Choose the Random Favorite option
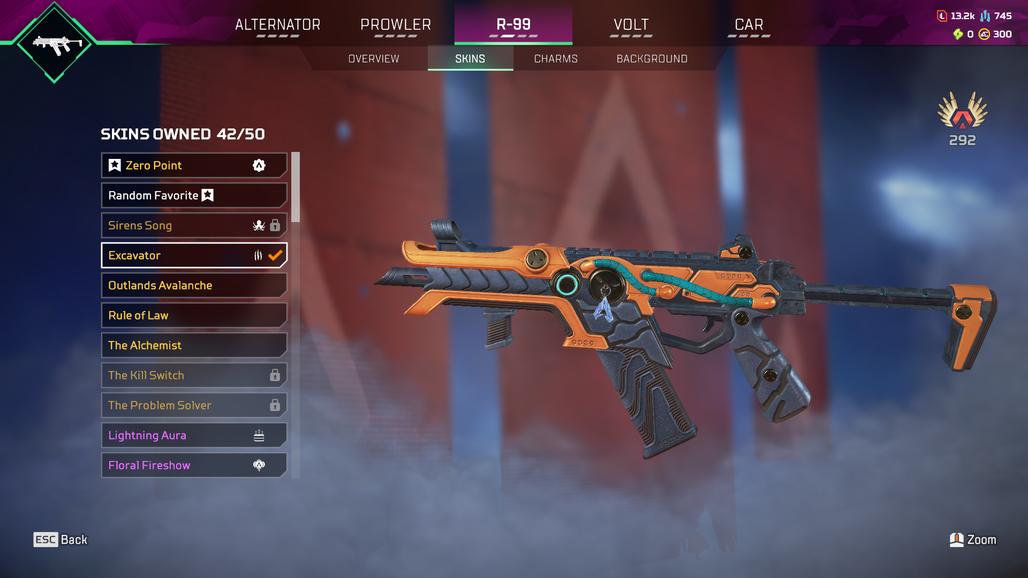The width and height of the screenshot is (1028, 578). point(194,195)
